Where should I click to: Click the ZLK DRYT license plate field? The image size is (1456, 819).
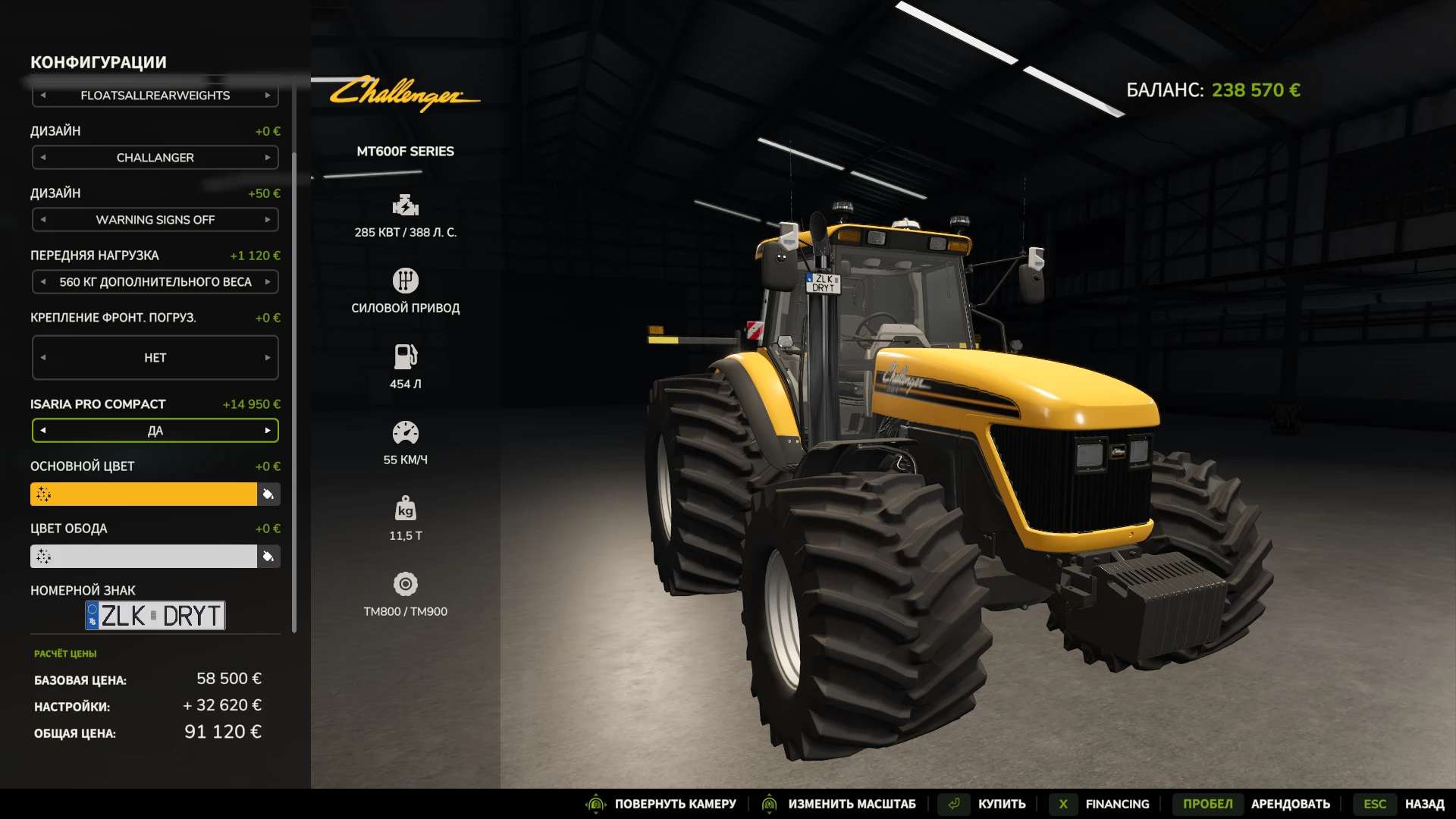(155, 615)
